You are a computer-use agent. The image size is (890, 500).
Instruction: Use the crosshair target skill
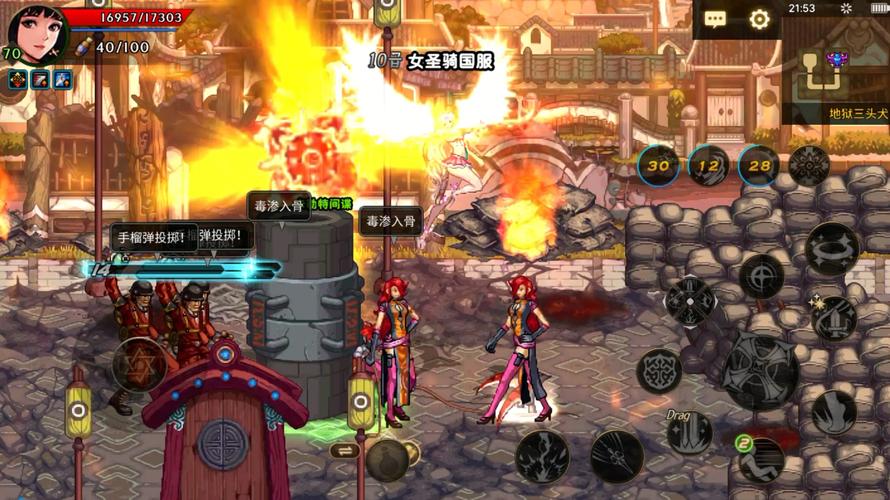(x=762, y=276)
